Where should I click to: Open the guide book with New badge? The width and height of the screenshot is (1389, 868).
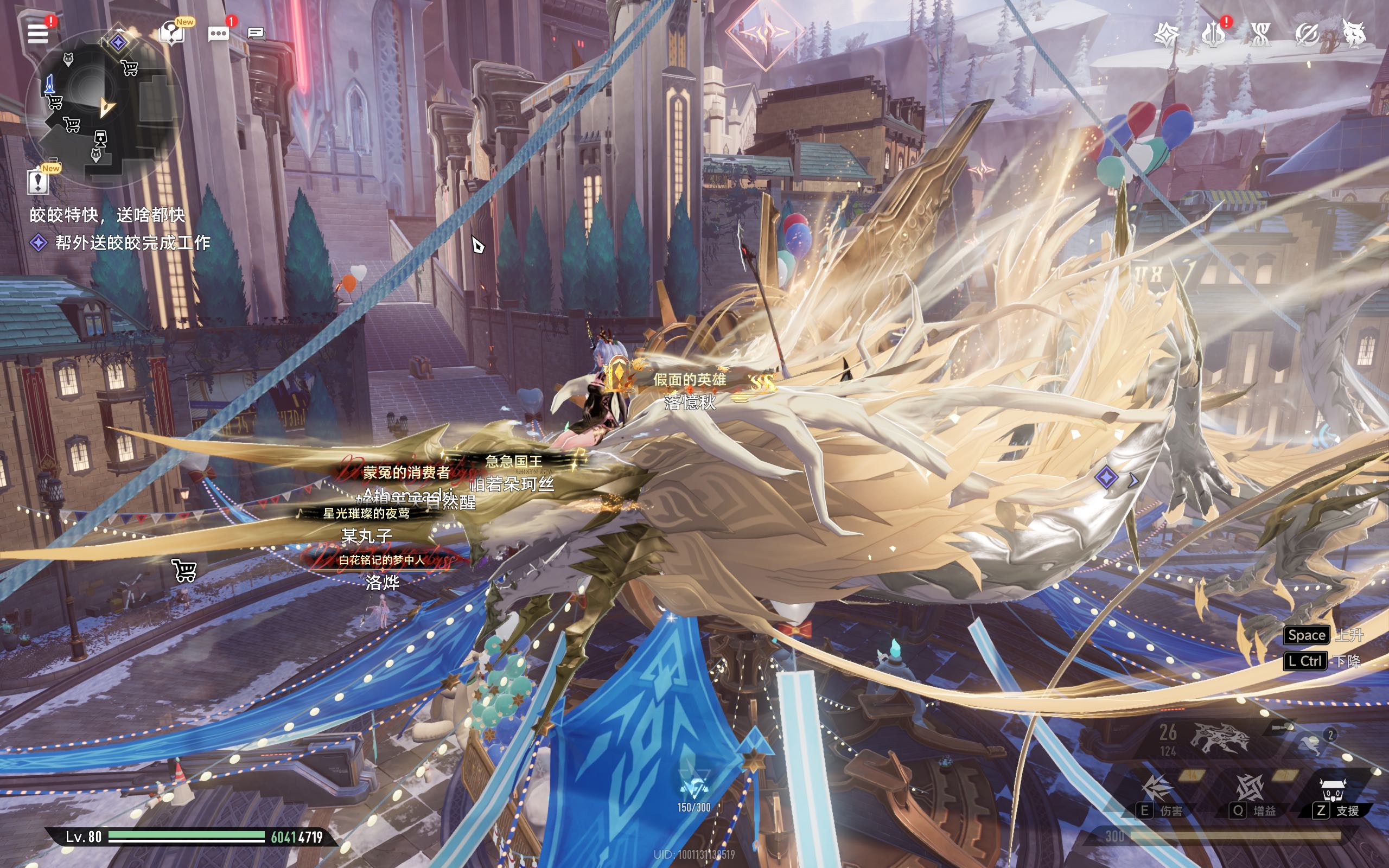click(172, 33)
